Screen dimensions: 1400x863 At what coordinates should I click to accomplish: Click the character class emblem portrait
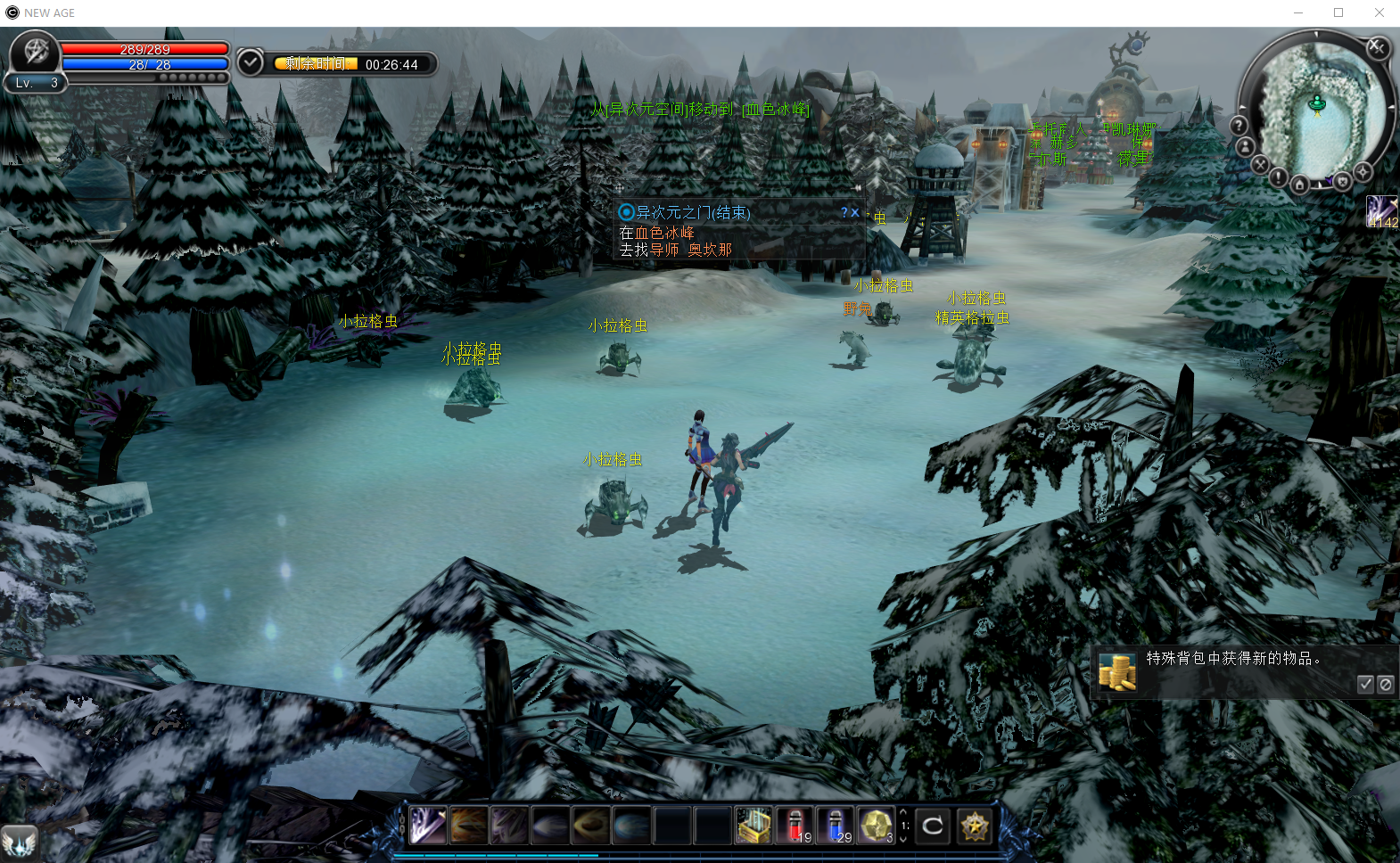(x=35, y=52)
